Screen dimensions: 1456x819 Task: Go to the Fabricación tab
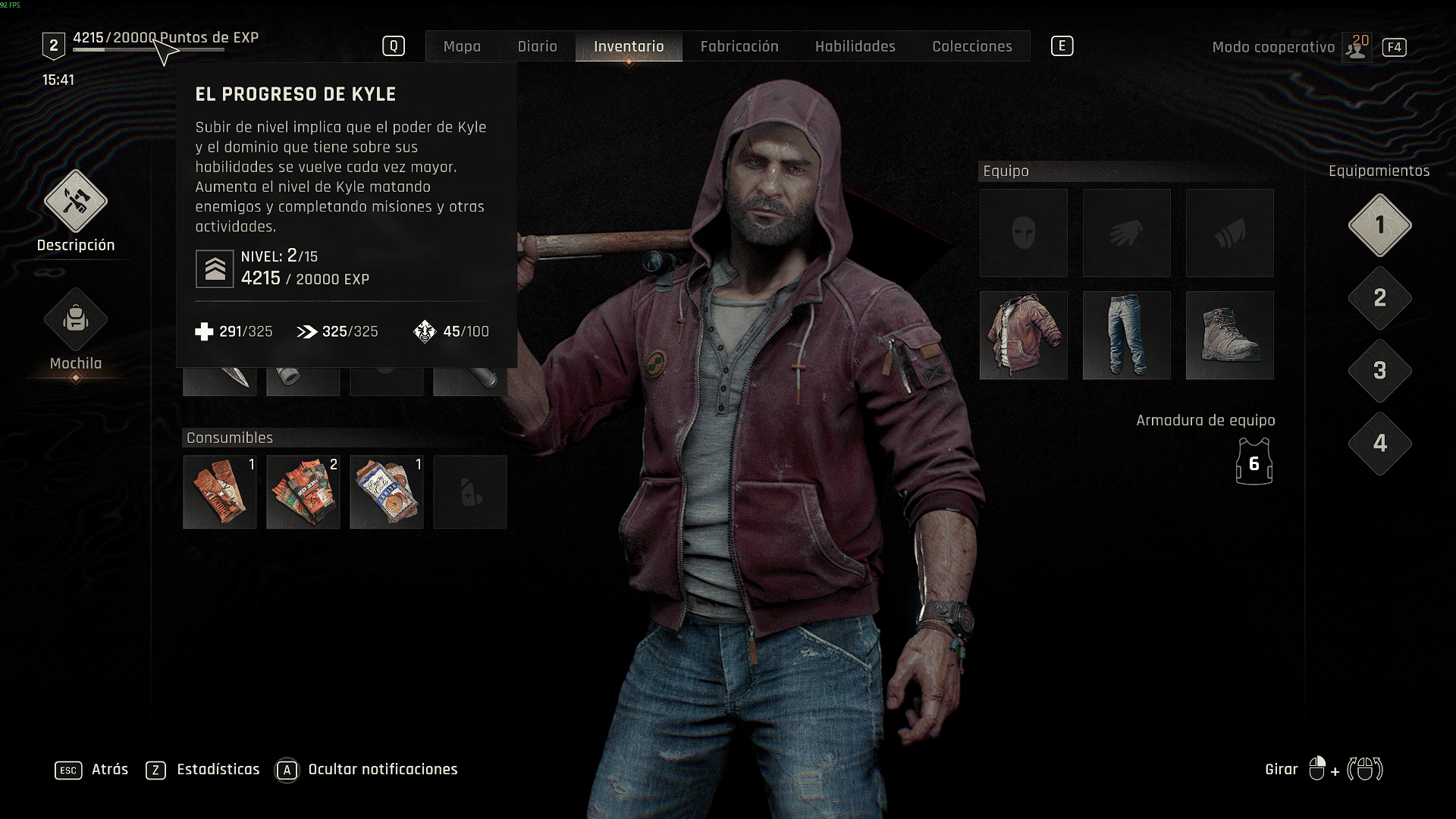[x=739, y=46]
